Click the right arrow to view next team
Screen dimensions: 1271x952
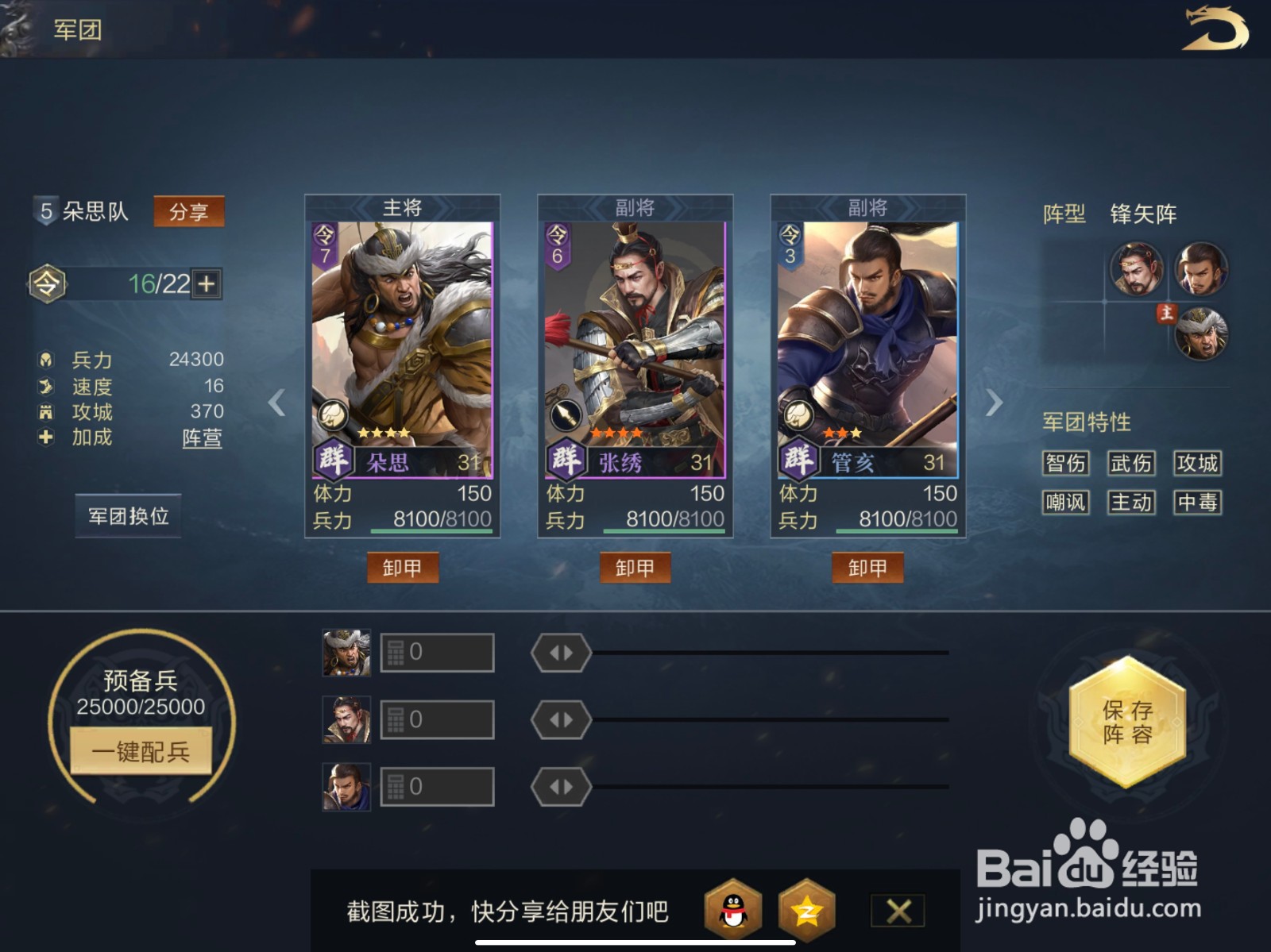point(993,404)
